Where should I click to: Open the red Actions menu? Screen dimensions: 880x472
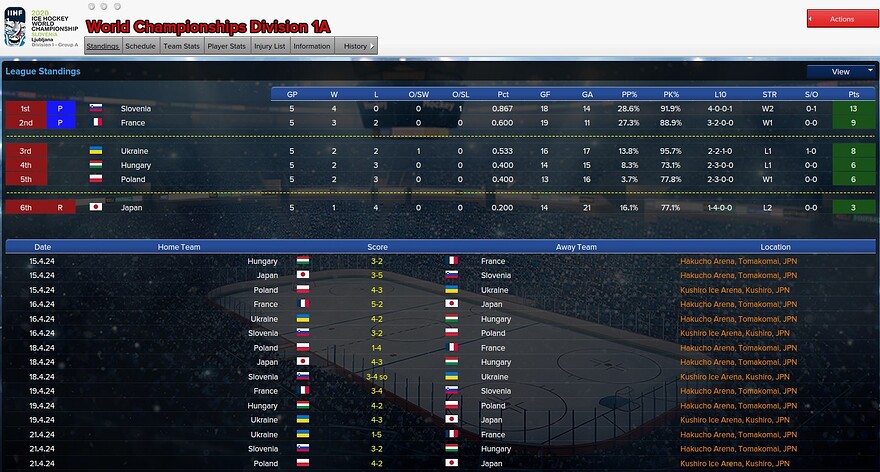pyautogui.click(x=841, y=18)
